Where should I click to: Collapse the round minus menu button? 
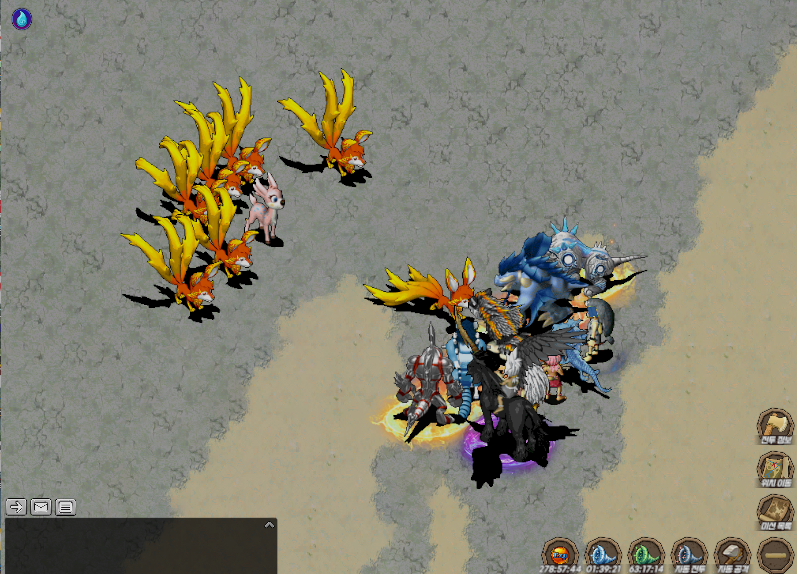pos(775,553)
